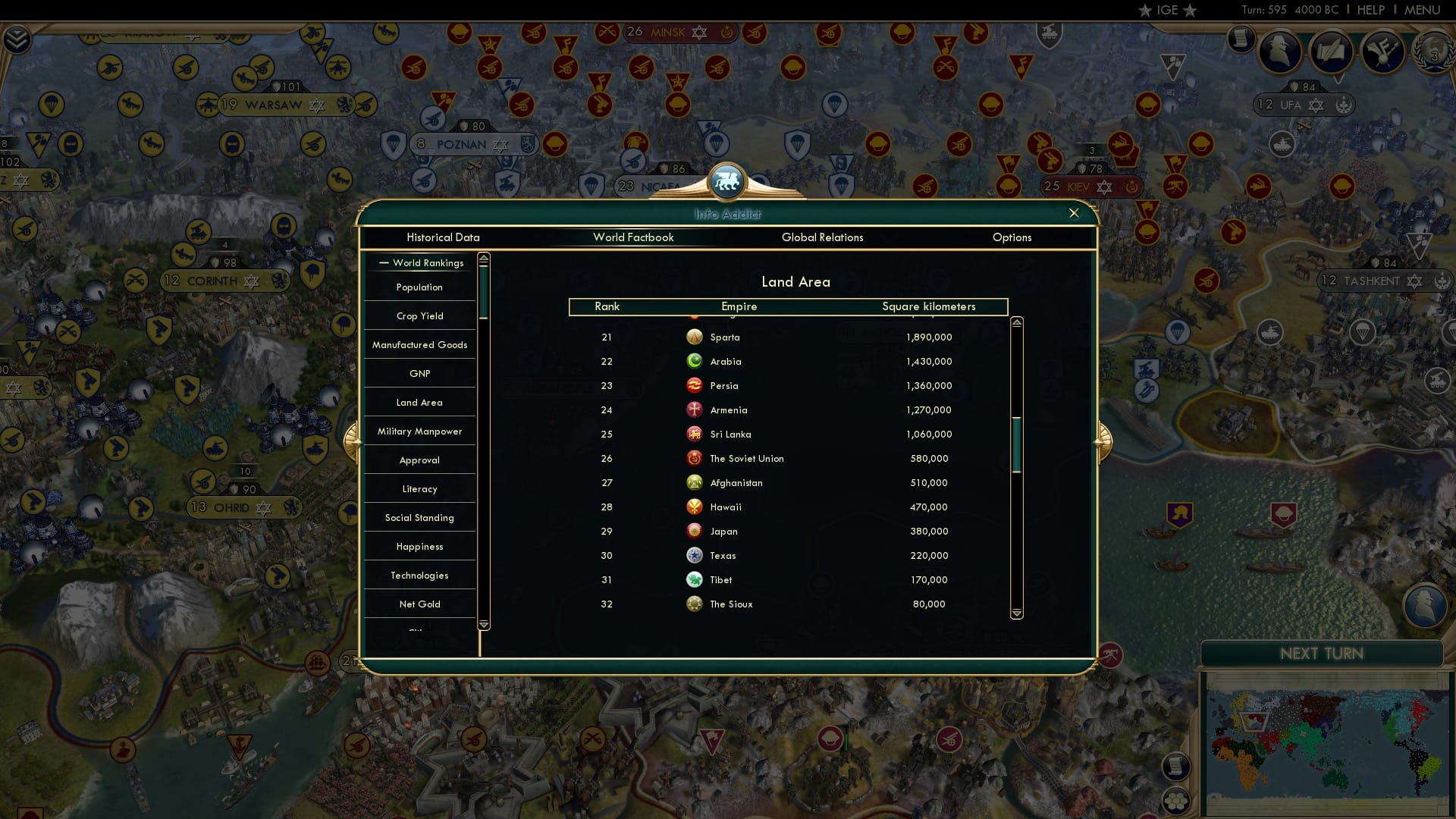
Task: Click Sparta's civilization emblem in the rankings
Action: coord(695,337)
